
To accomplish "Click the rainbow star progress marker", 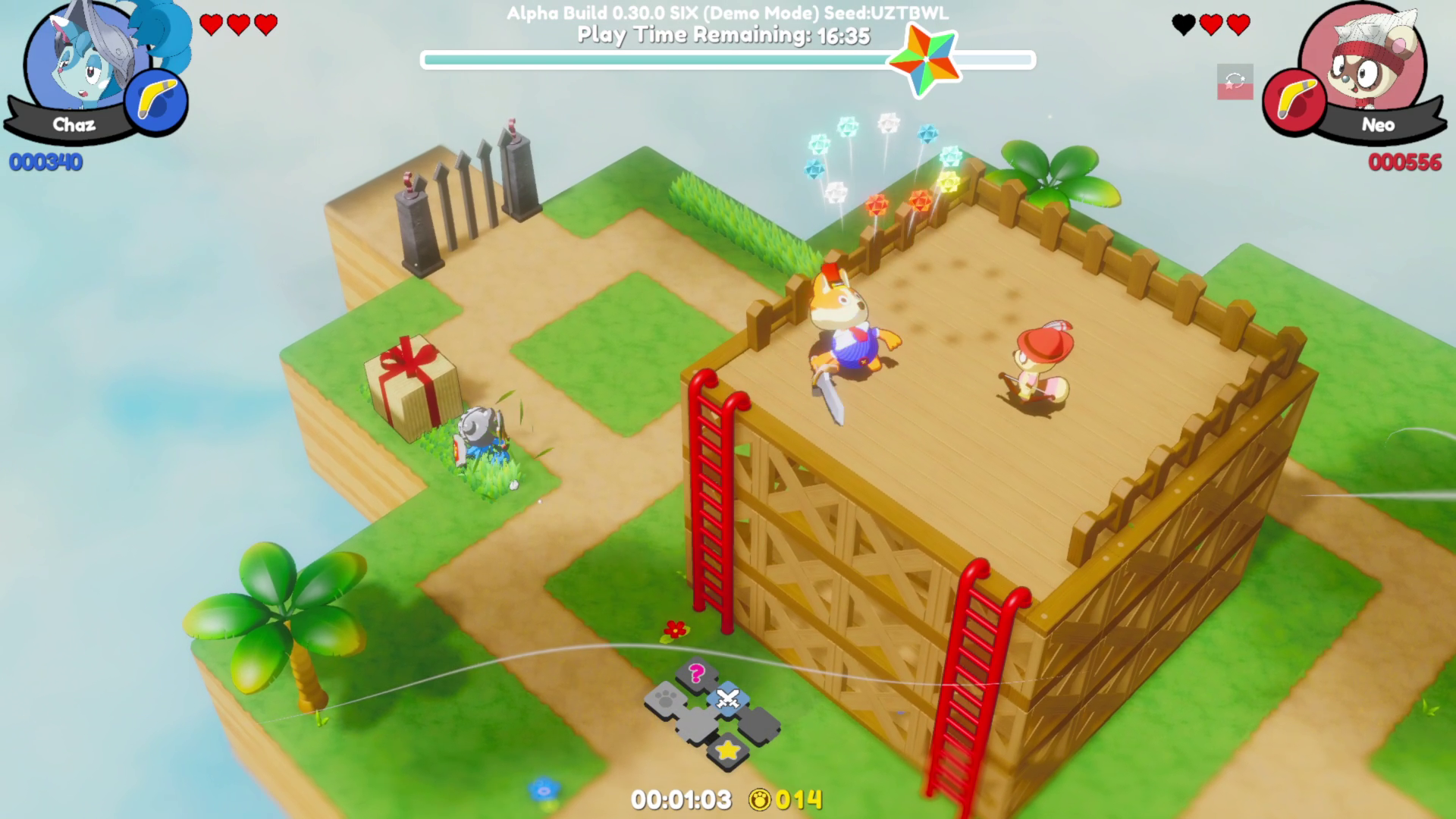I will [924, 60].
